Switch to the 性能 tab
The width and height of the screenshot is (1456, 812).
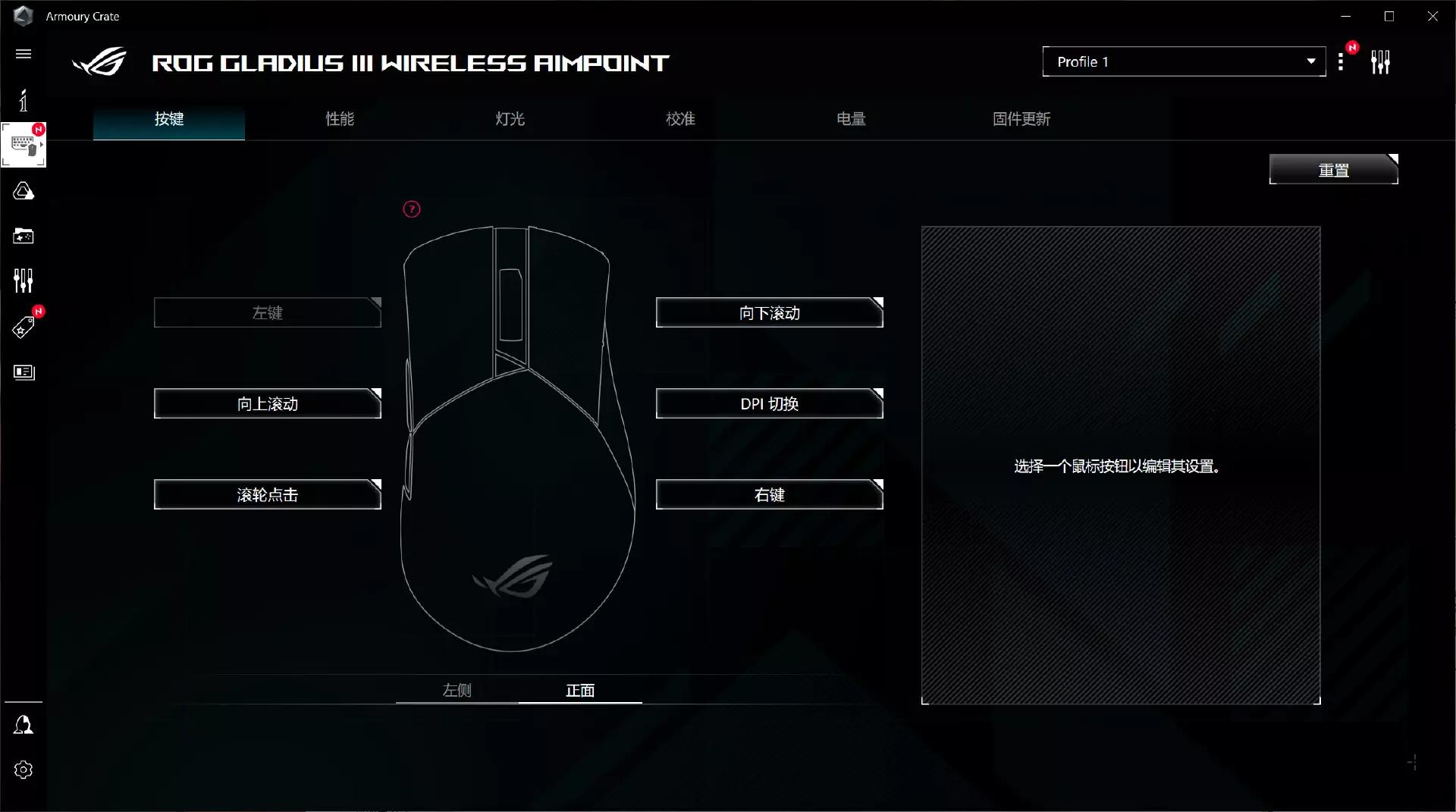tap(339, 119)
